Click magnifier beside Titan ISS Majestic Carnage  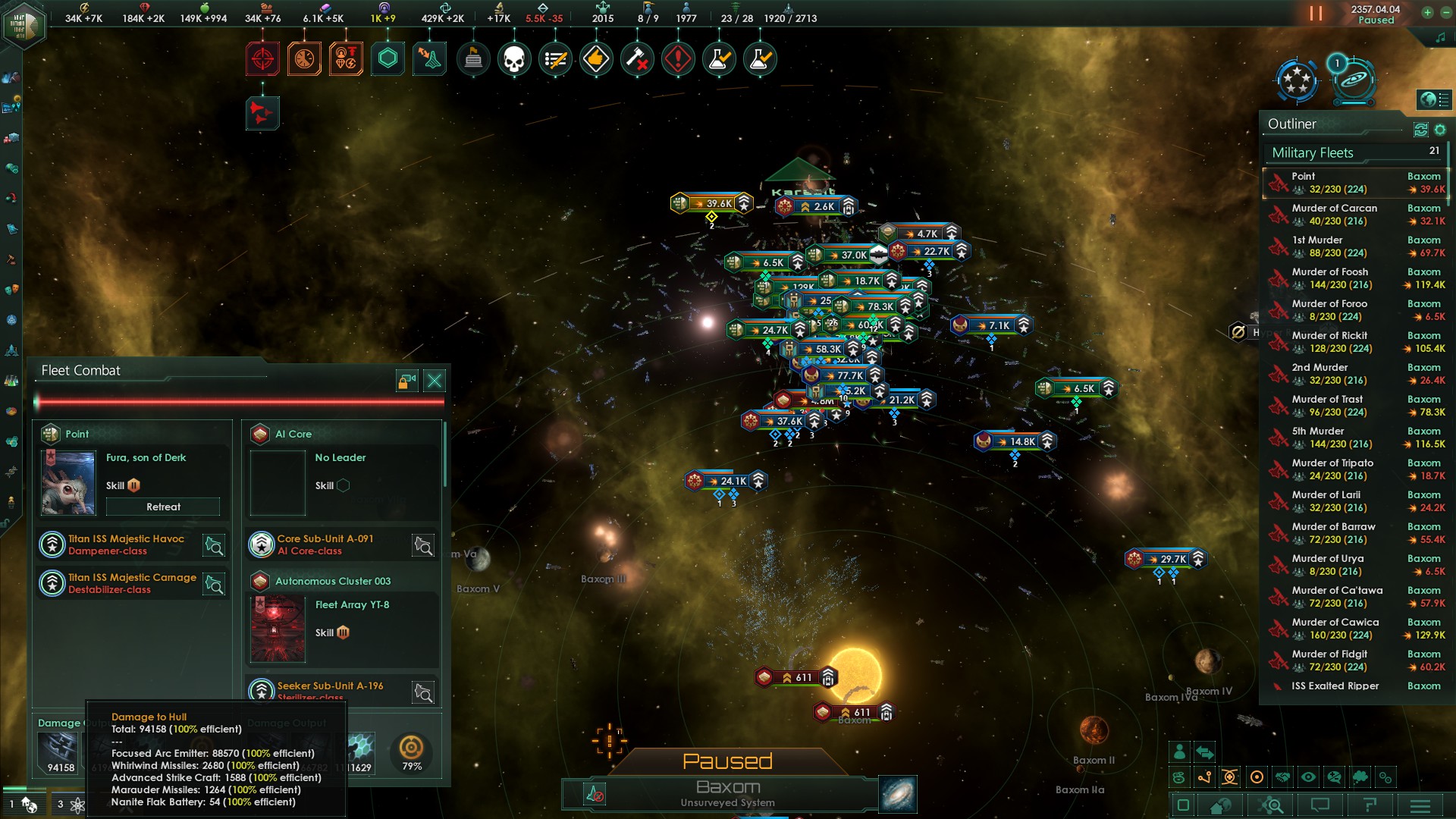(x=213, y=584)
